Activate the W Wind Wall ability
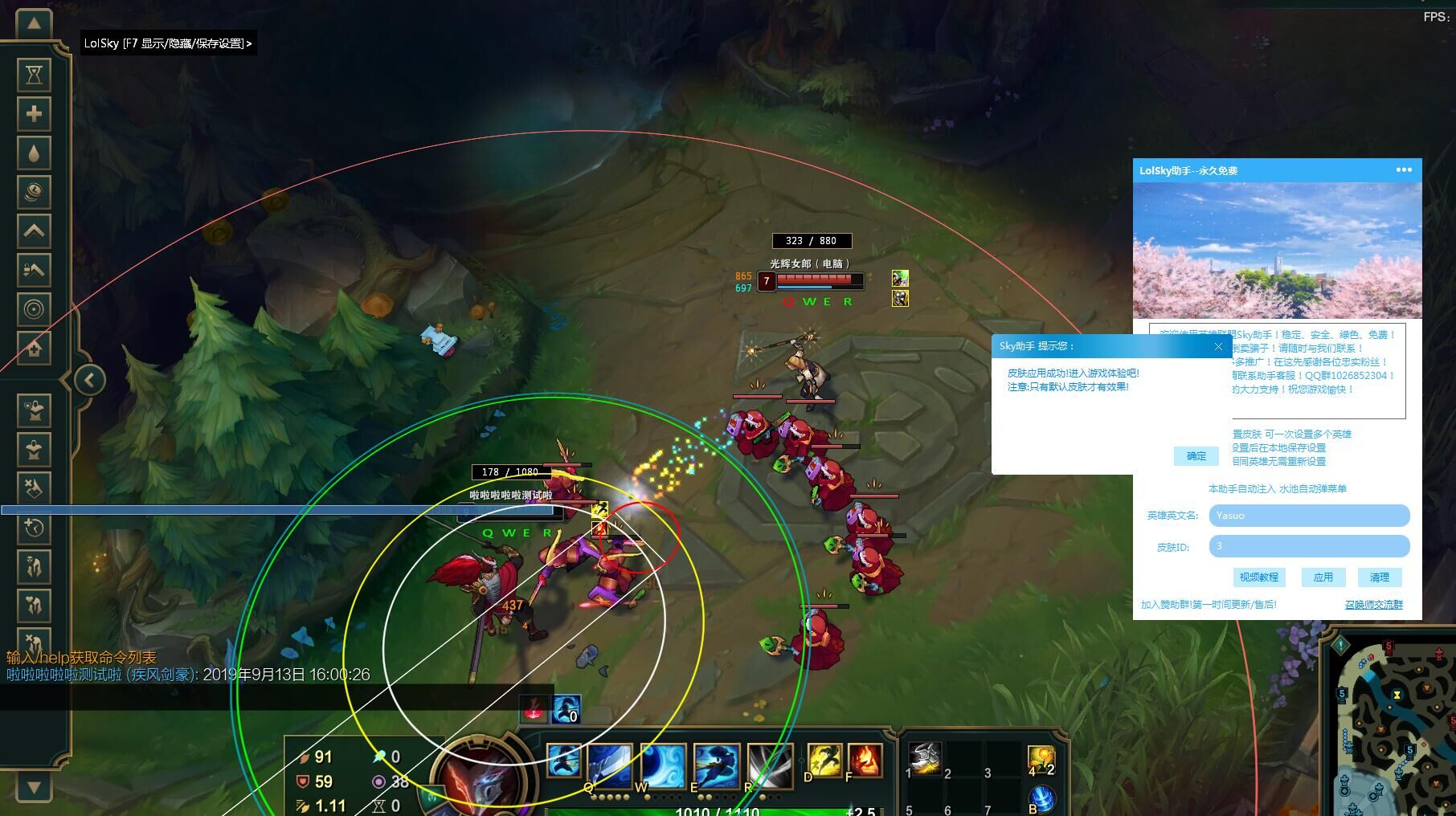 [x=663, y=764]
